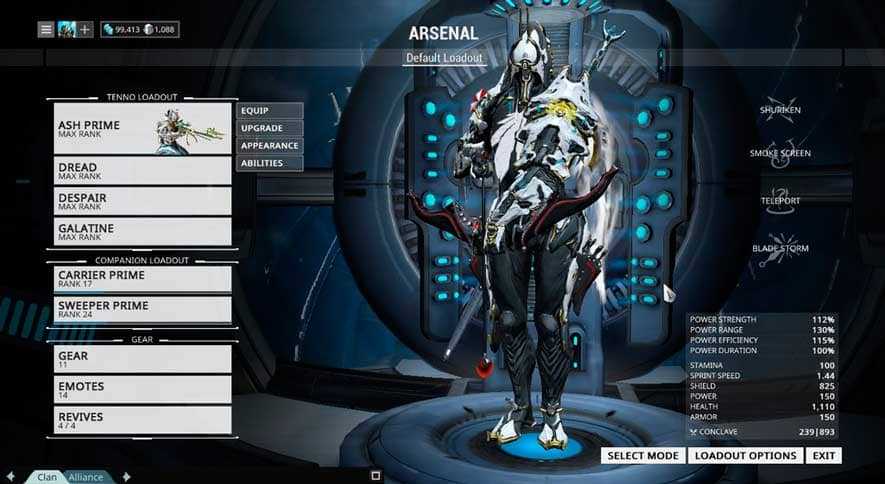Click the Equip button
This screenshot has height=484, width=885.
click(269, 111)
